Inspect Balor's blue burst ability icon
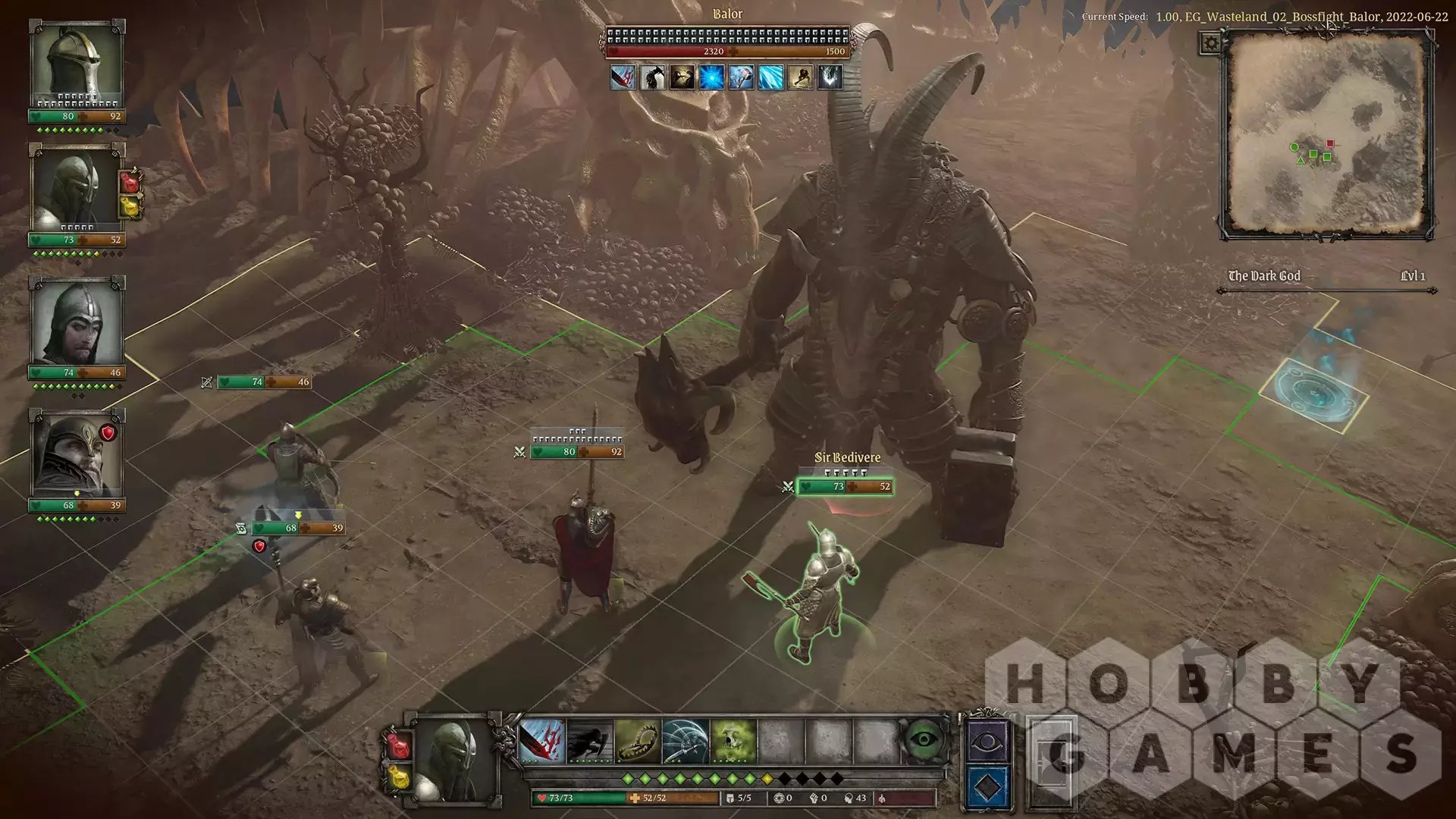1456x819 pixels. (x=711, y=77)
